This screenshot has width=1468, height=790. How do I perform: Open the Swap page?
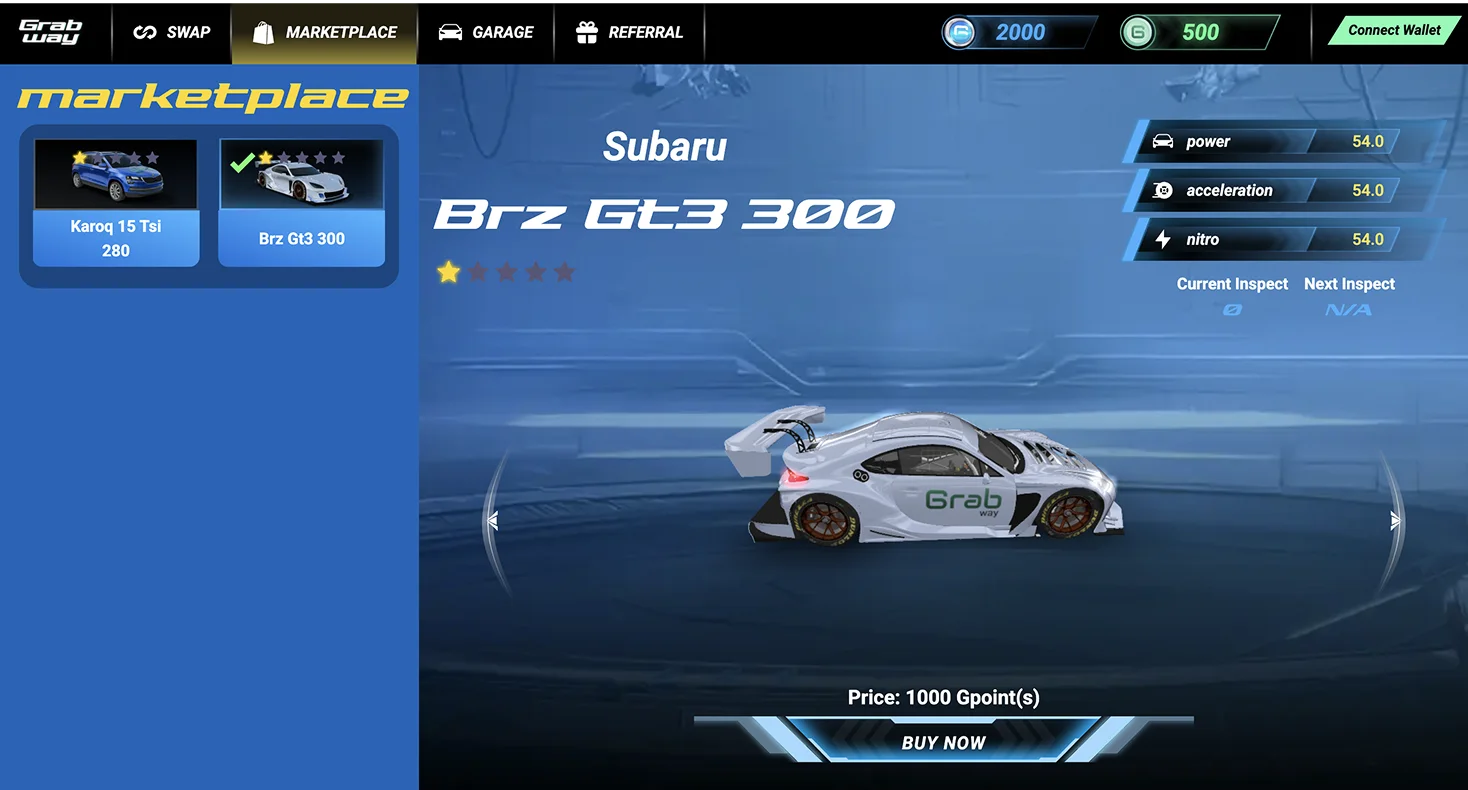[x=171, y=32]
